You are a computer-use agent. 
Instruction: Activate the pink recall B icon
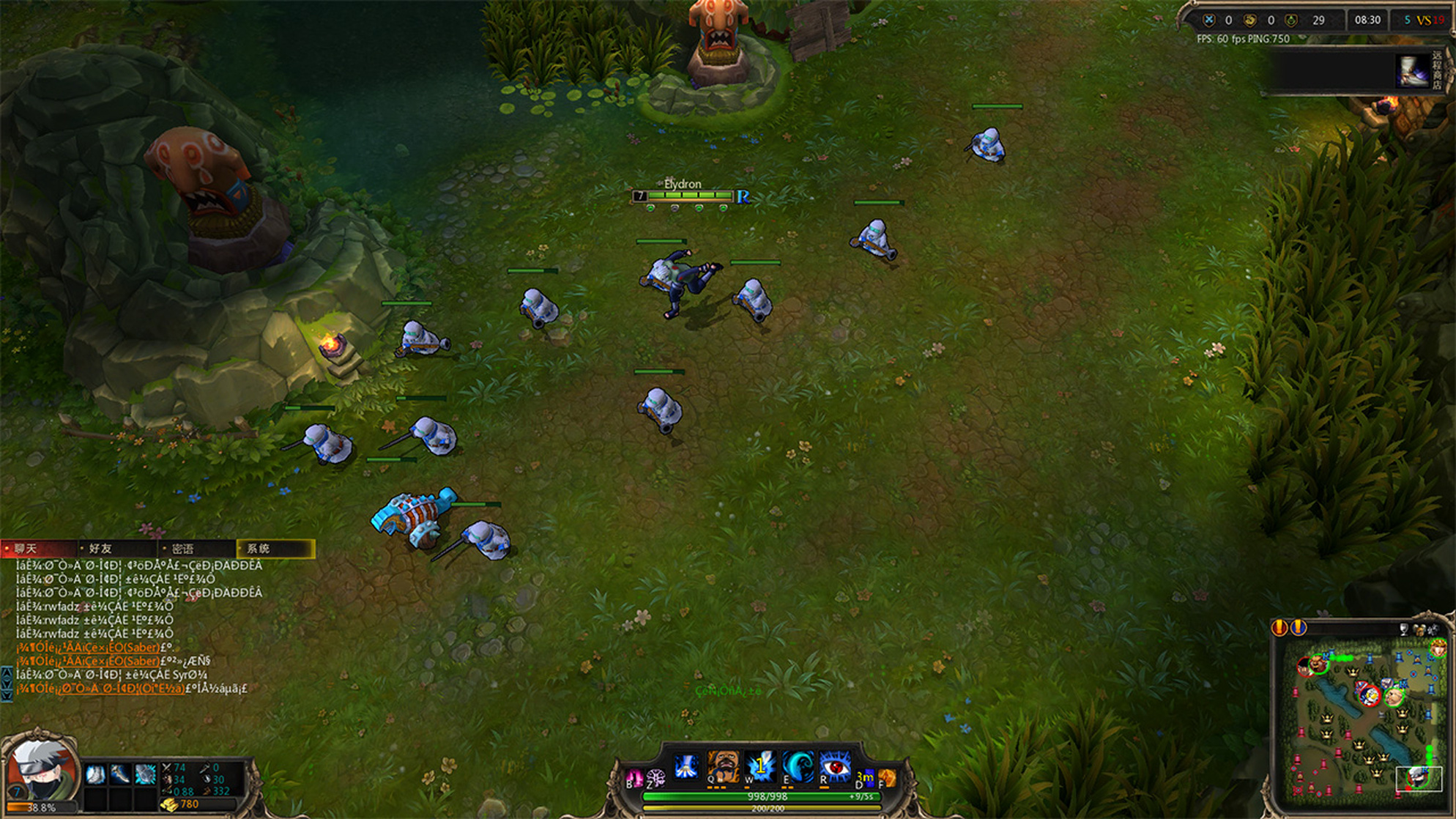tap(634, 778)
